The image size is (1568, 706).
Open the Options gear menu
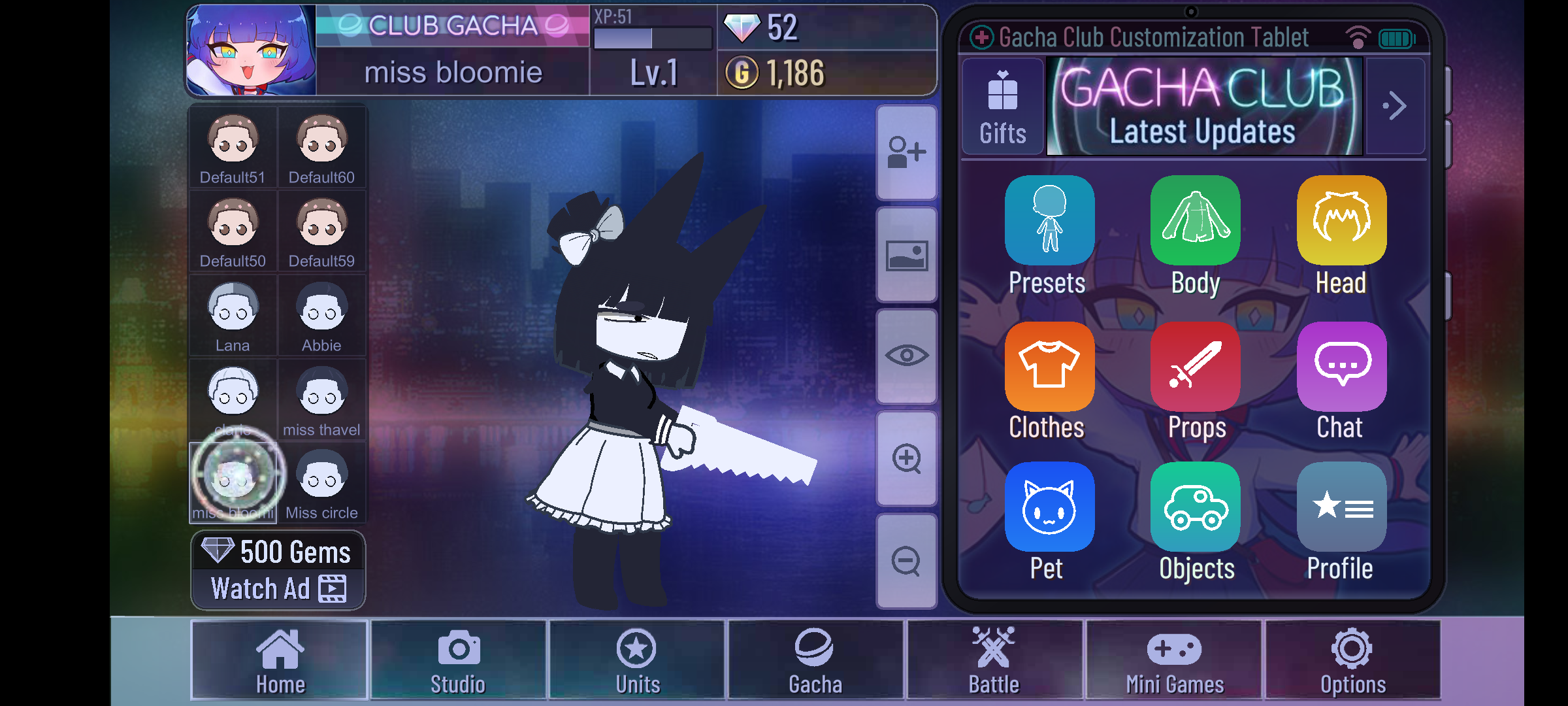click(1352, 660)
